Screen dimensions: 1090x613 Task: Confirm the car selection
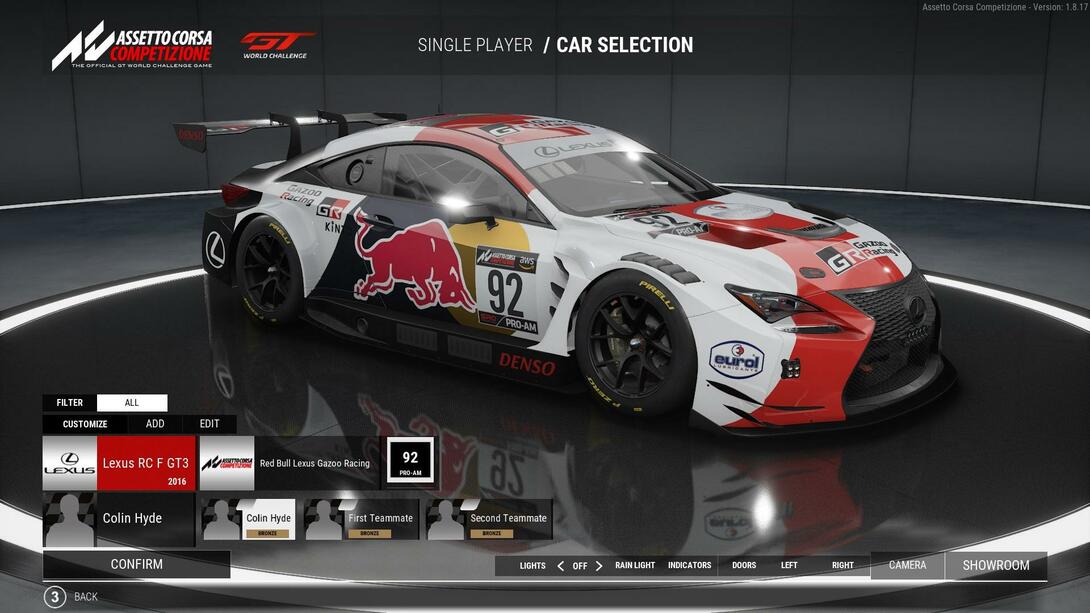136,564
